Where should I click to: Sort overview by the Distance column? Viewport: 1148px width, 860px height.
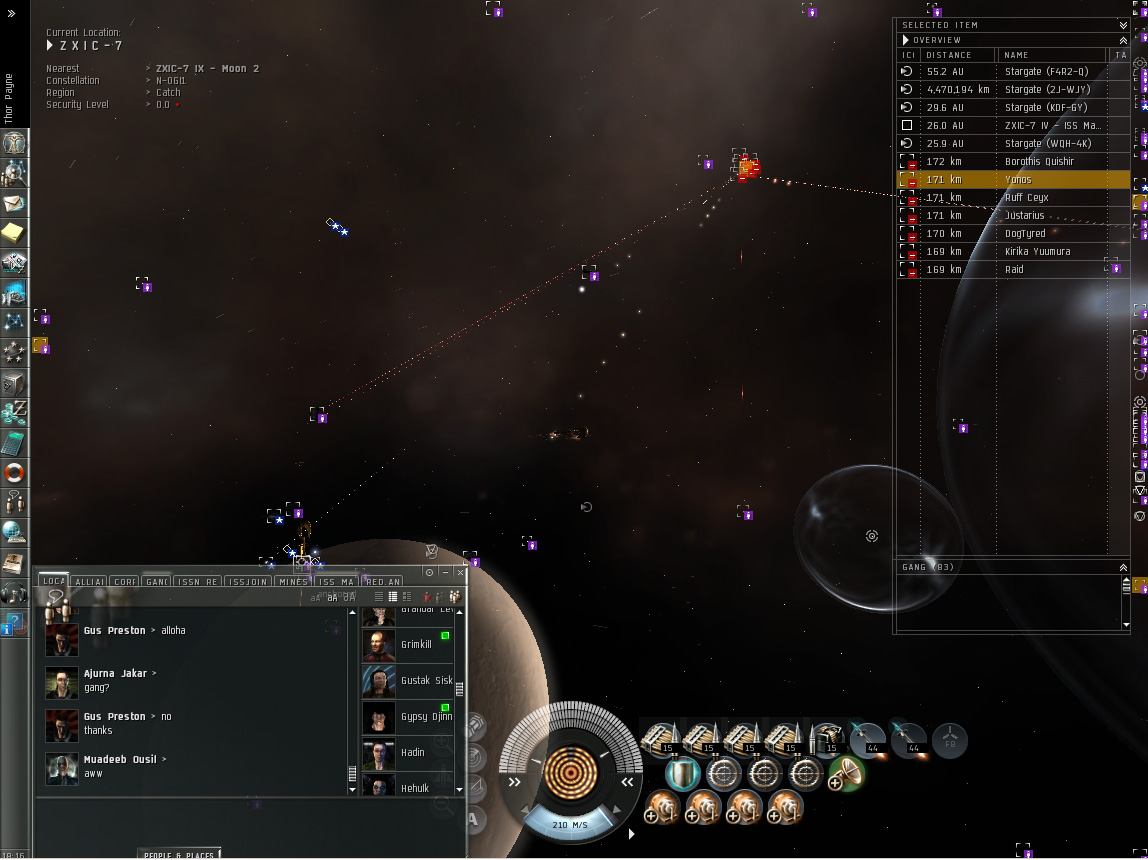pyautogui.click(x=958, y=55)
